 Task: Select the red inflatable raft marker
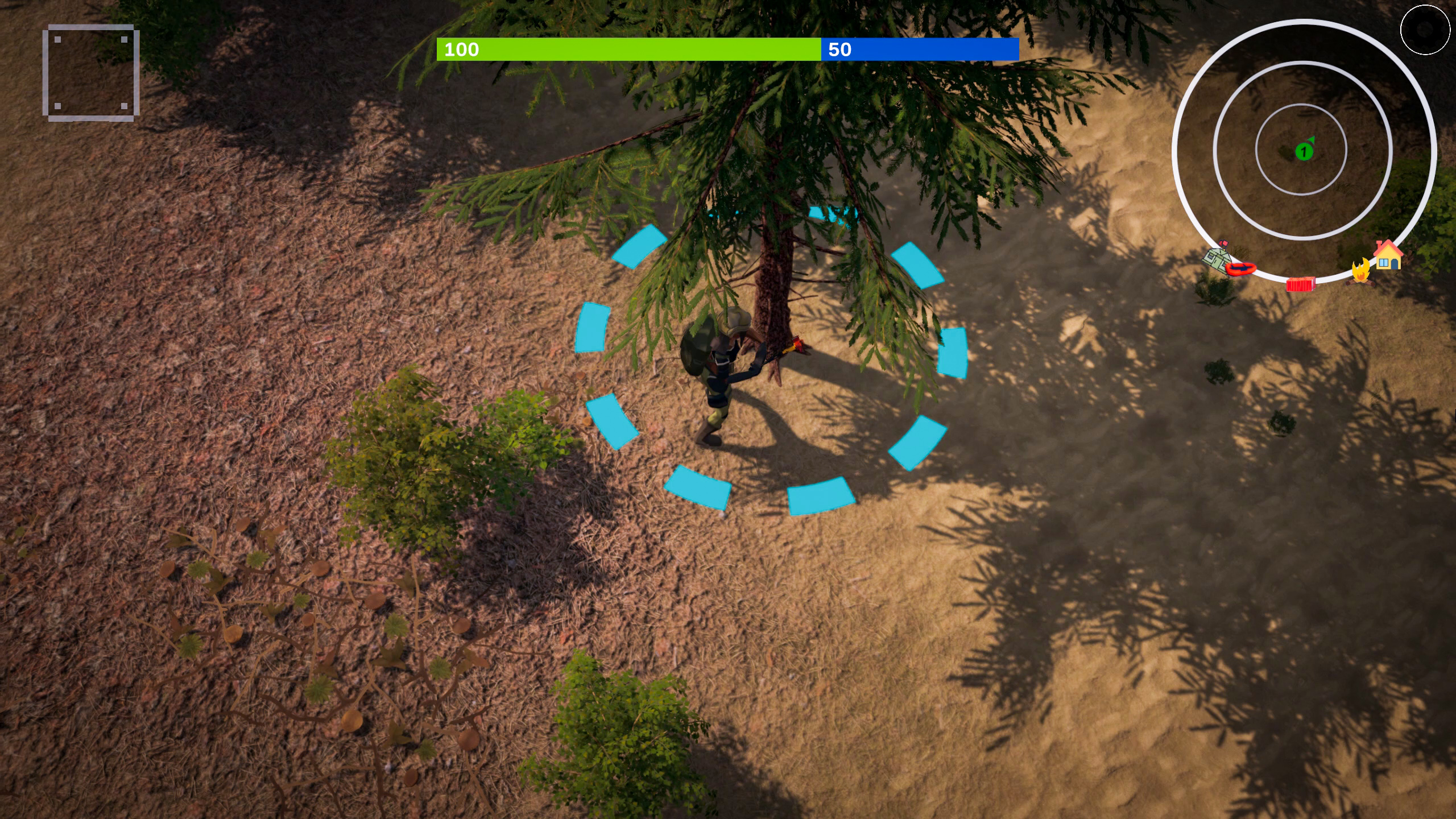point(1240,268)
